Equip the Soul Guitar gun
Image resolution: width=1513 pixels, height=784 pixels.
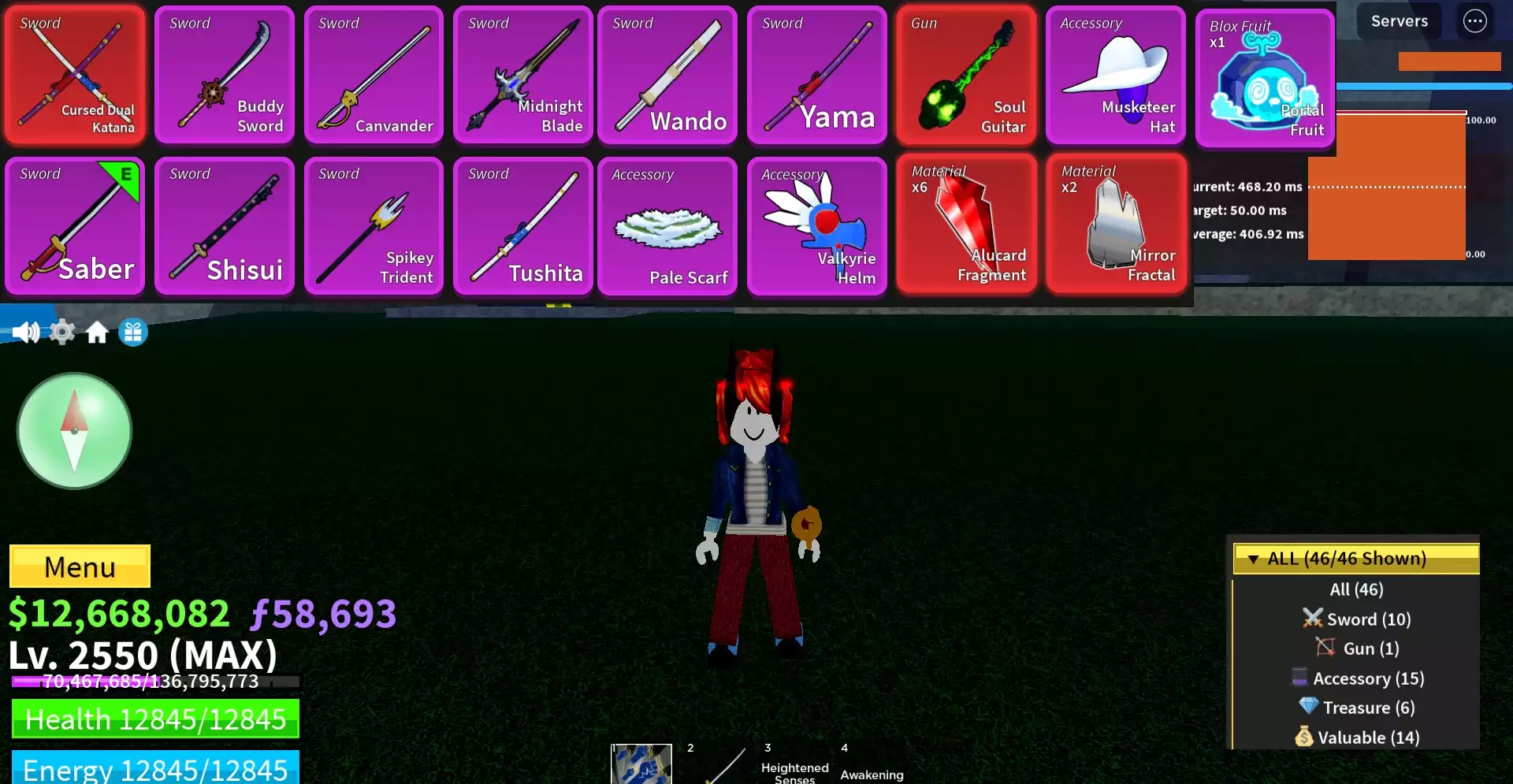[967, 75]
